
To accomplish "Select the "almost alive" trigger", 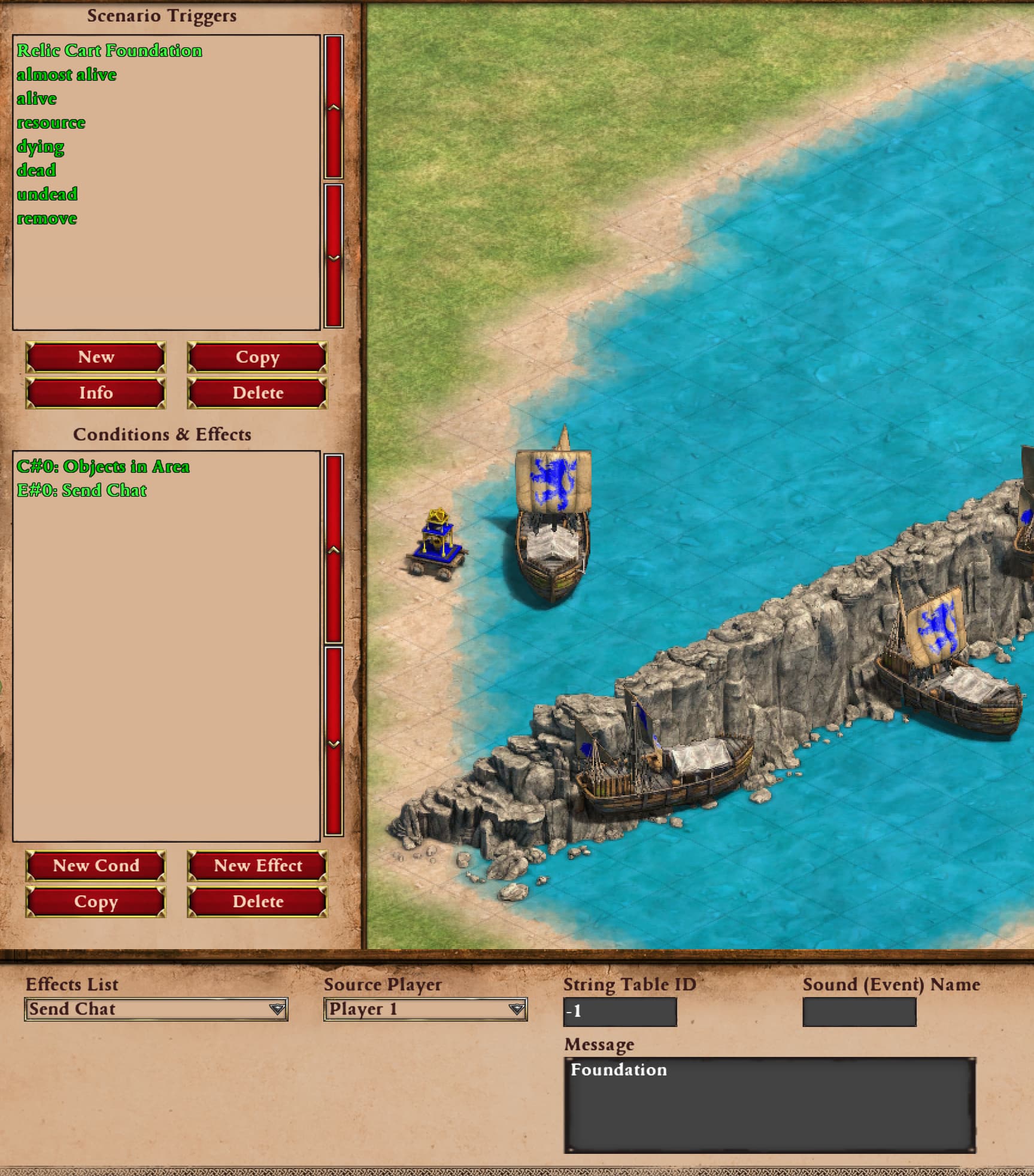I will [x=66, y=75].
